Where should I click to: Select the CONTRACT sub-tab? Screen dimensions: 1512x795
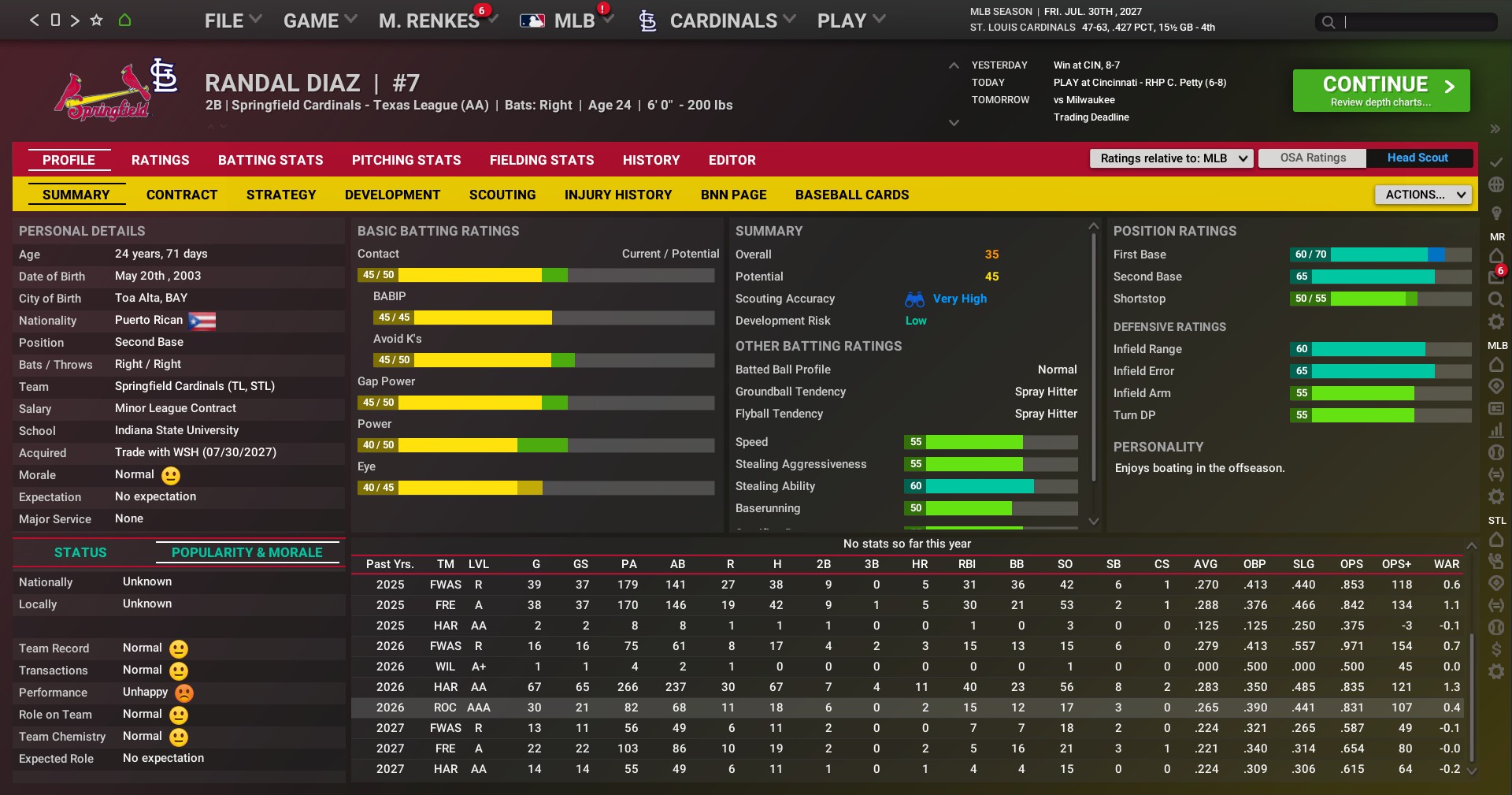tap(181, 195)
